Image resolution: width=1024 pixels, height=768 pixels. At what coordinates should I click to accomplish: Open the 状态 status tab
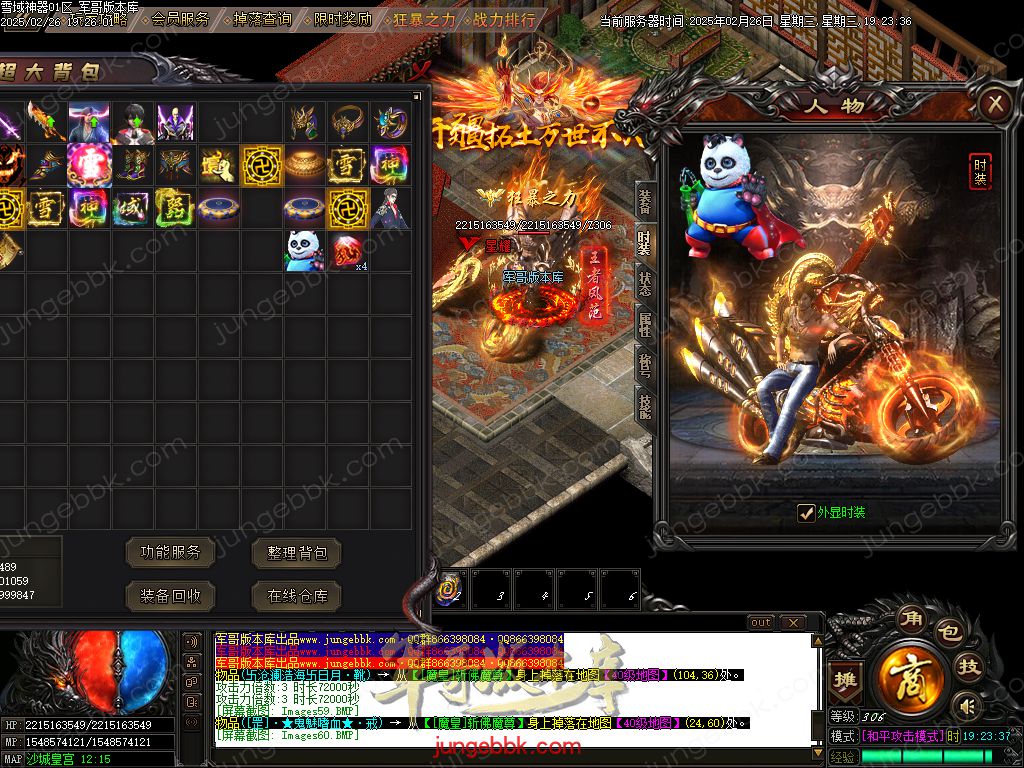(645, 285)
